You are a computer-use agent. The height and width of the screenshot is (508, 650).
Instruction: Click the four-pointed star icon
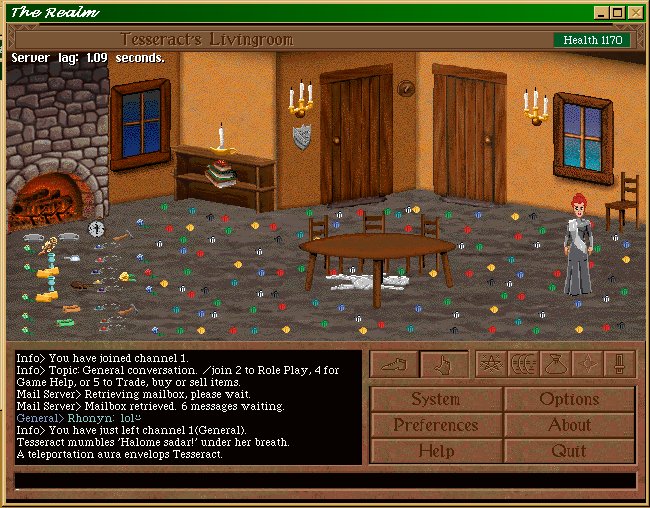(587, 364)
